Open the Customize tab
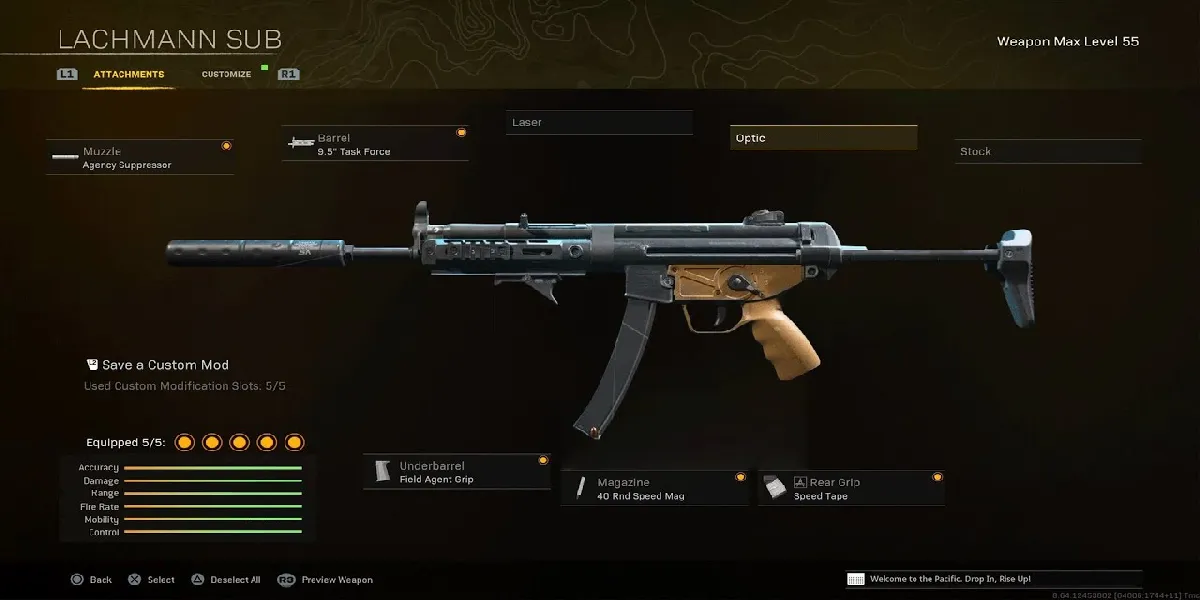This screenshot has width=1200, height=600. click(226, 74)
